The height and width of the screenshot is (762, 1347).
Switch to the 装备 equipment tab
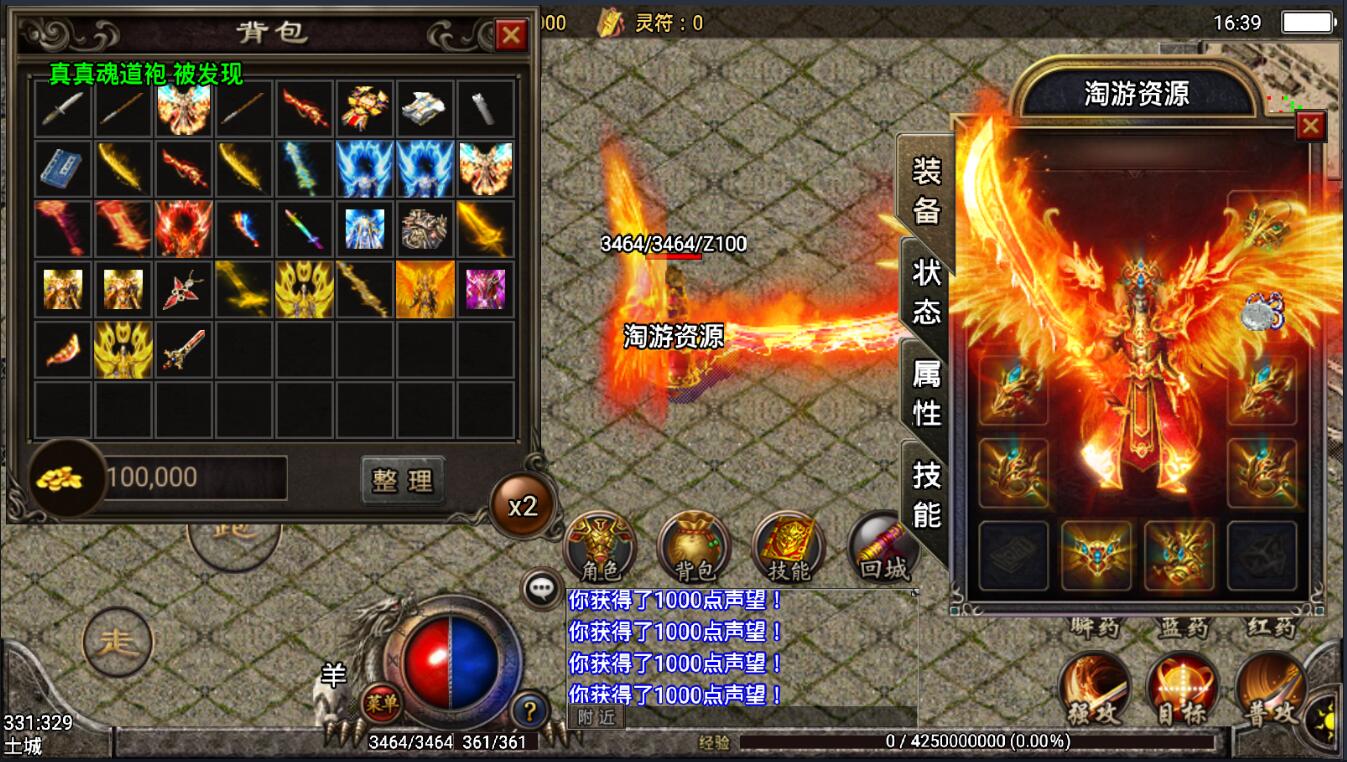coord(926,188)
